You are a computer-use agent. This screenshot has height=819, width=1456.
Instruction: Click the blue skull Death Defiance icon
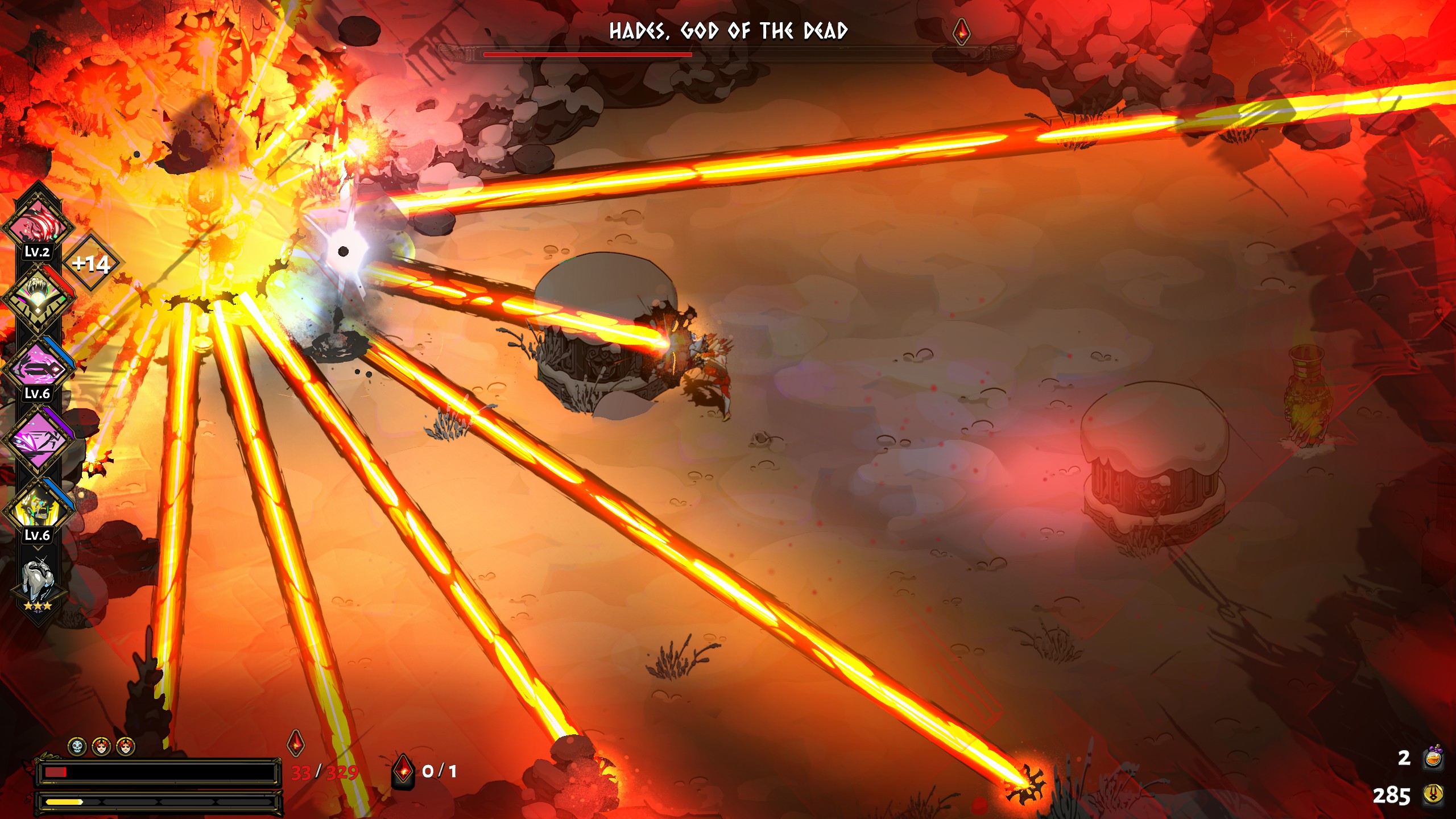pos(77,746)
